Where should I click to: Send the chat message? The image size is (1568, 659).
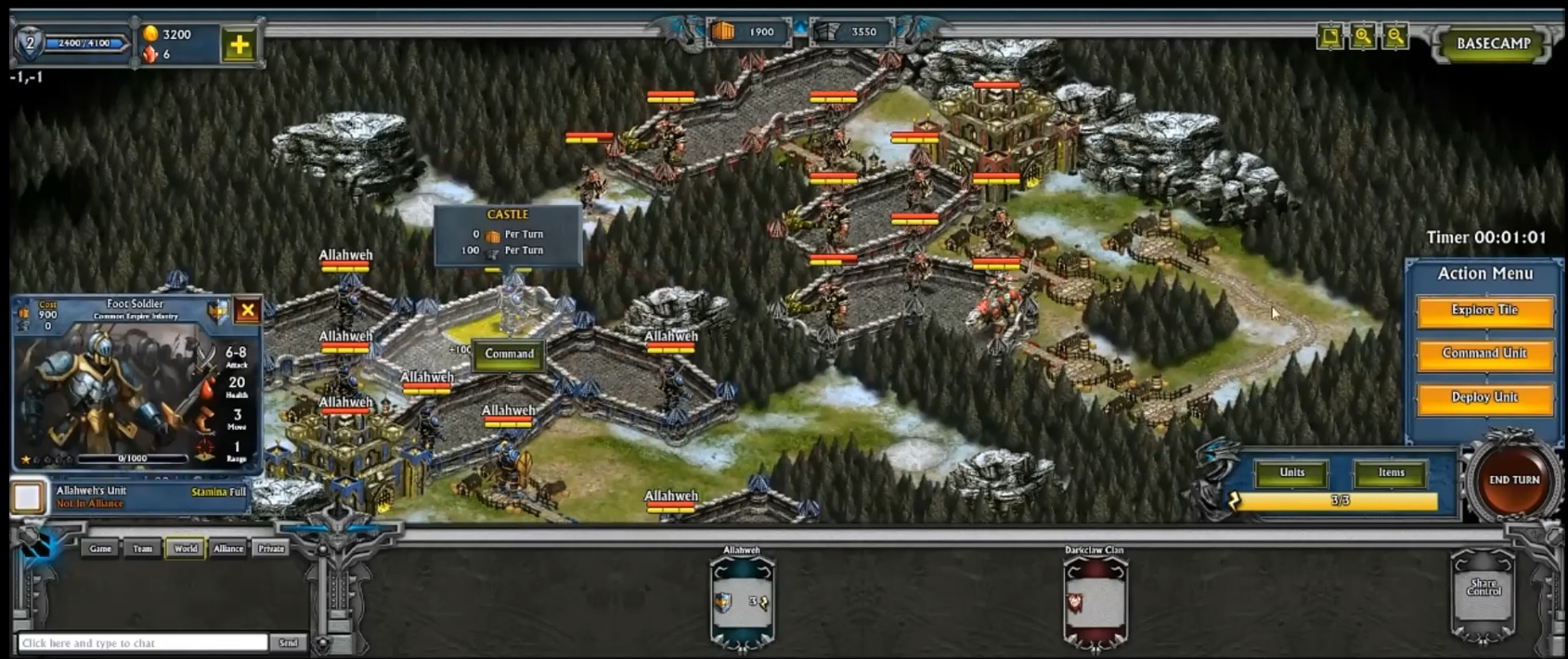(x=289, y=642)
